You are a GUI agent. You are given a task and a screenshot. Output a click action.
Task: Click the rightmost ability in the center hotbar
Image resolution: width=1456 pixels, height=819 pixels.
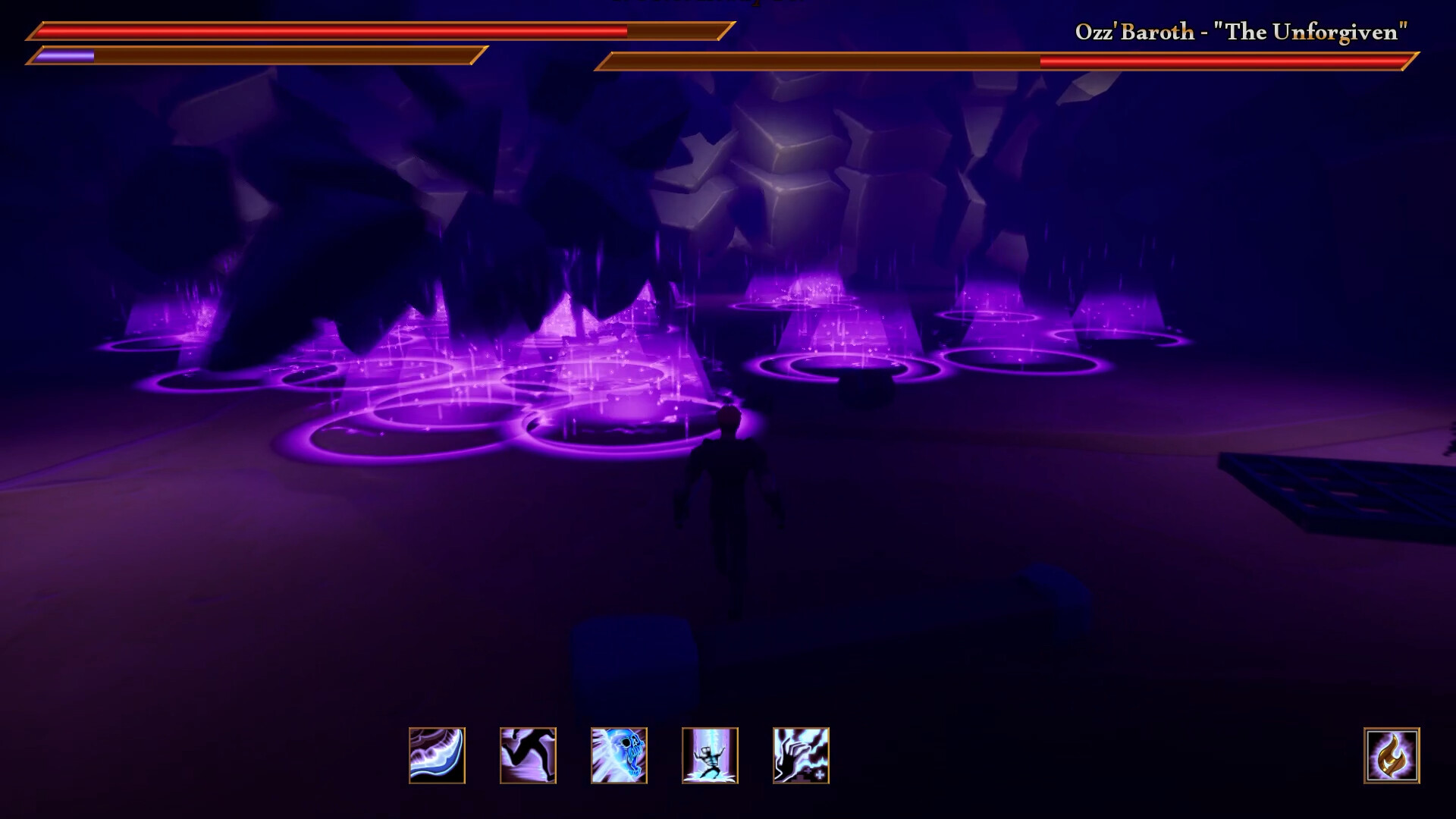click(x=802, y=755)
